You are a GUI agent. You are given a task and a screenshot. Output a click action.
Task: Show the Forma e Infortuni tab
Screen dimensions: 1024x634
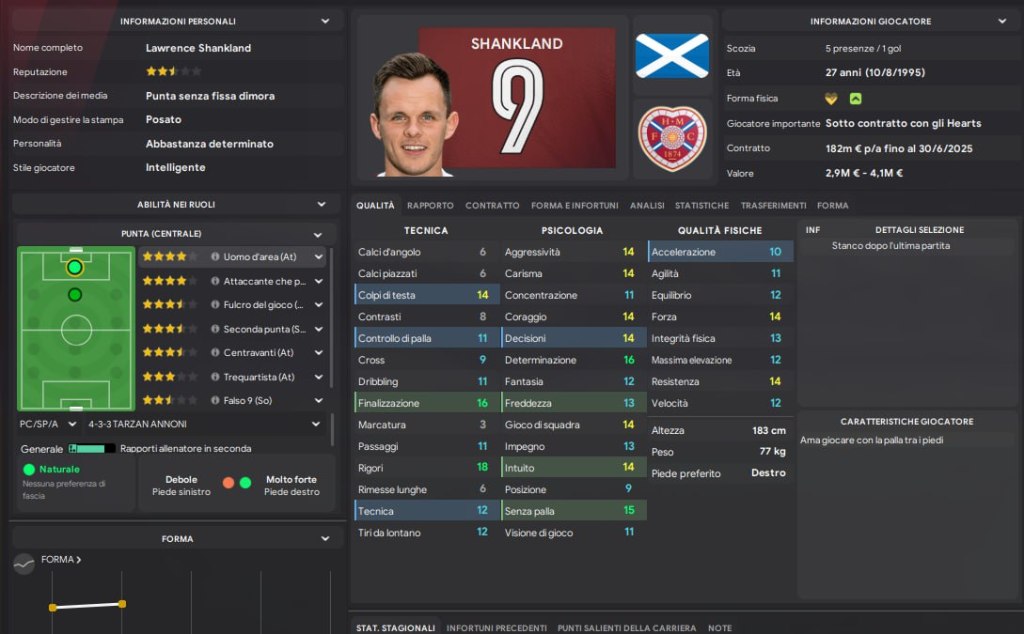(575, 206)
